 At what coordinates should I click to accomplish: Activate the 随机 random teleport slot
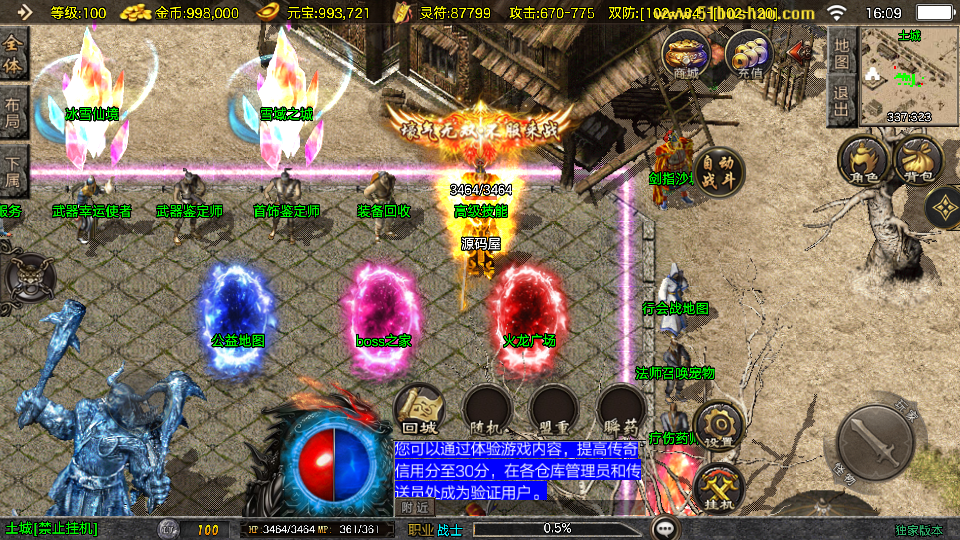click(489, 410)
